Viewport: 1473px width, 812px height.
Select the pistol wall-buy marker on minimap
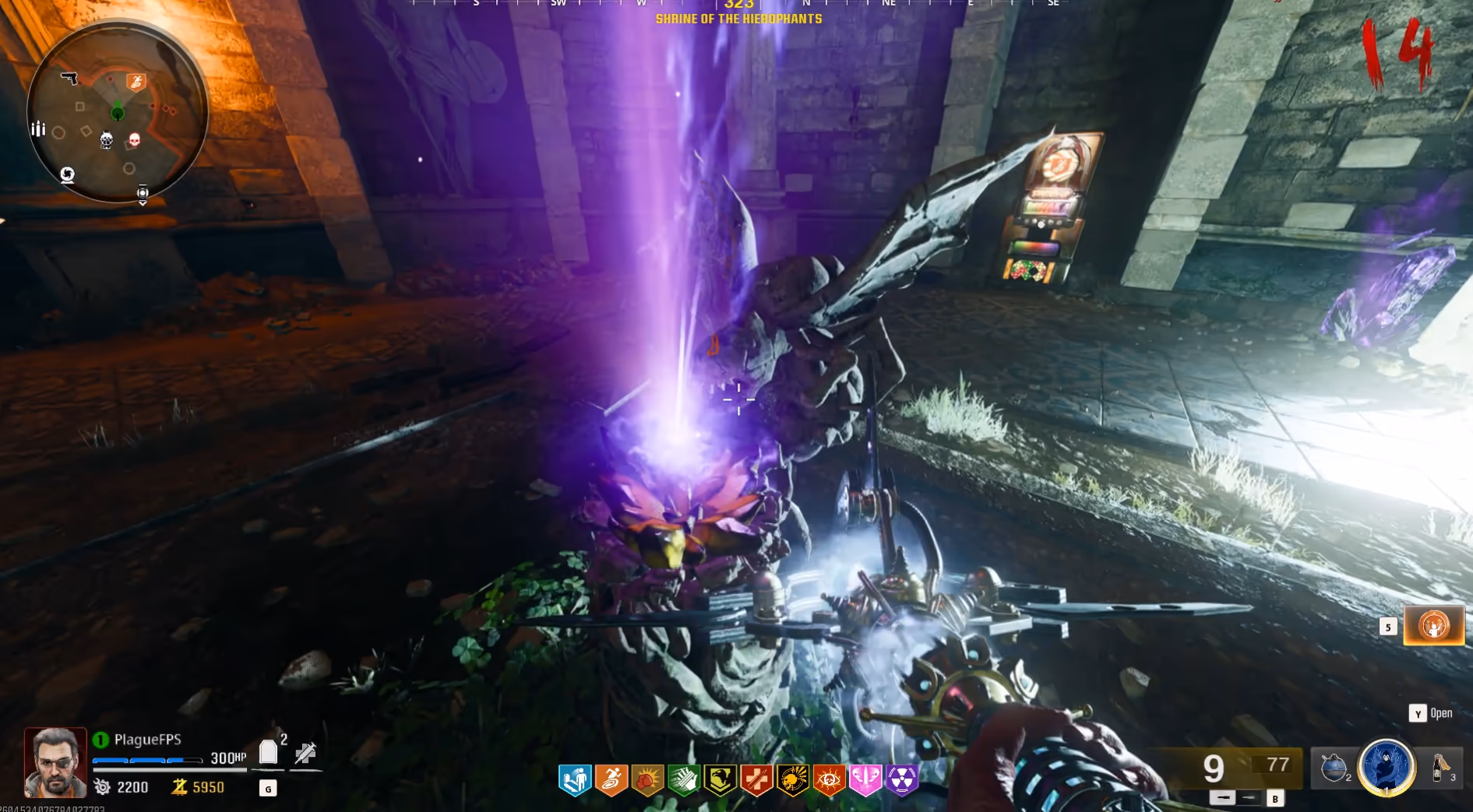69,78
